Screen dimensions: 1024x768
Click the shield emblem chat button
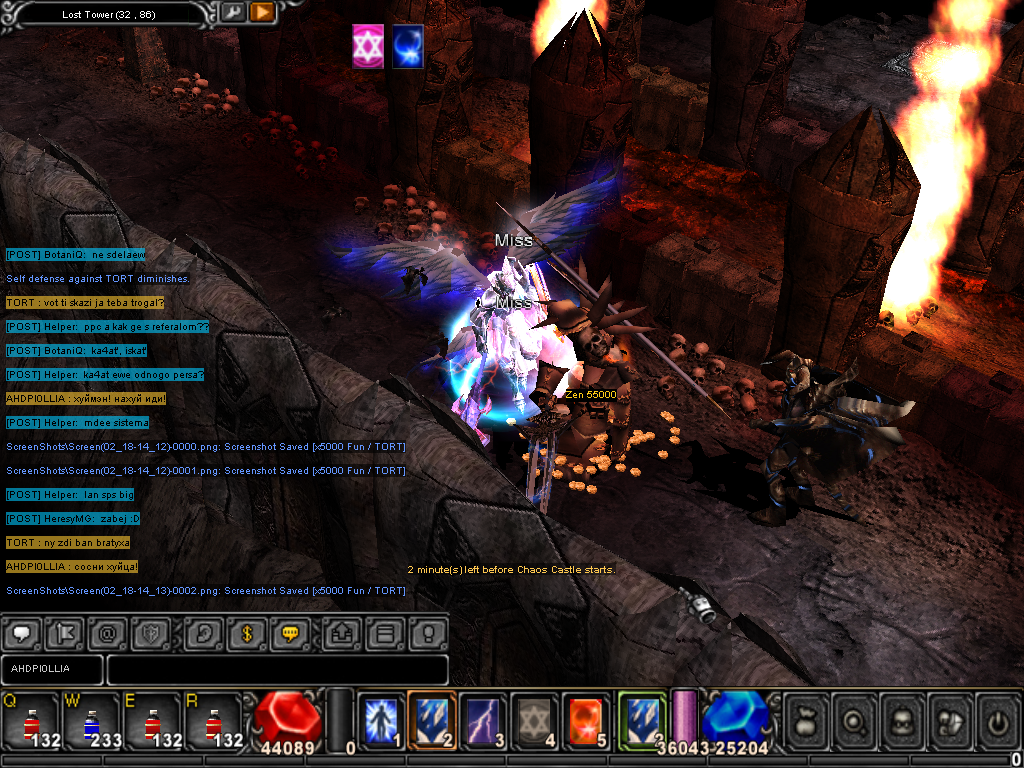pyautogui.click(x=153, y=633)
